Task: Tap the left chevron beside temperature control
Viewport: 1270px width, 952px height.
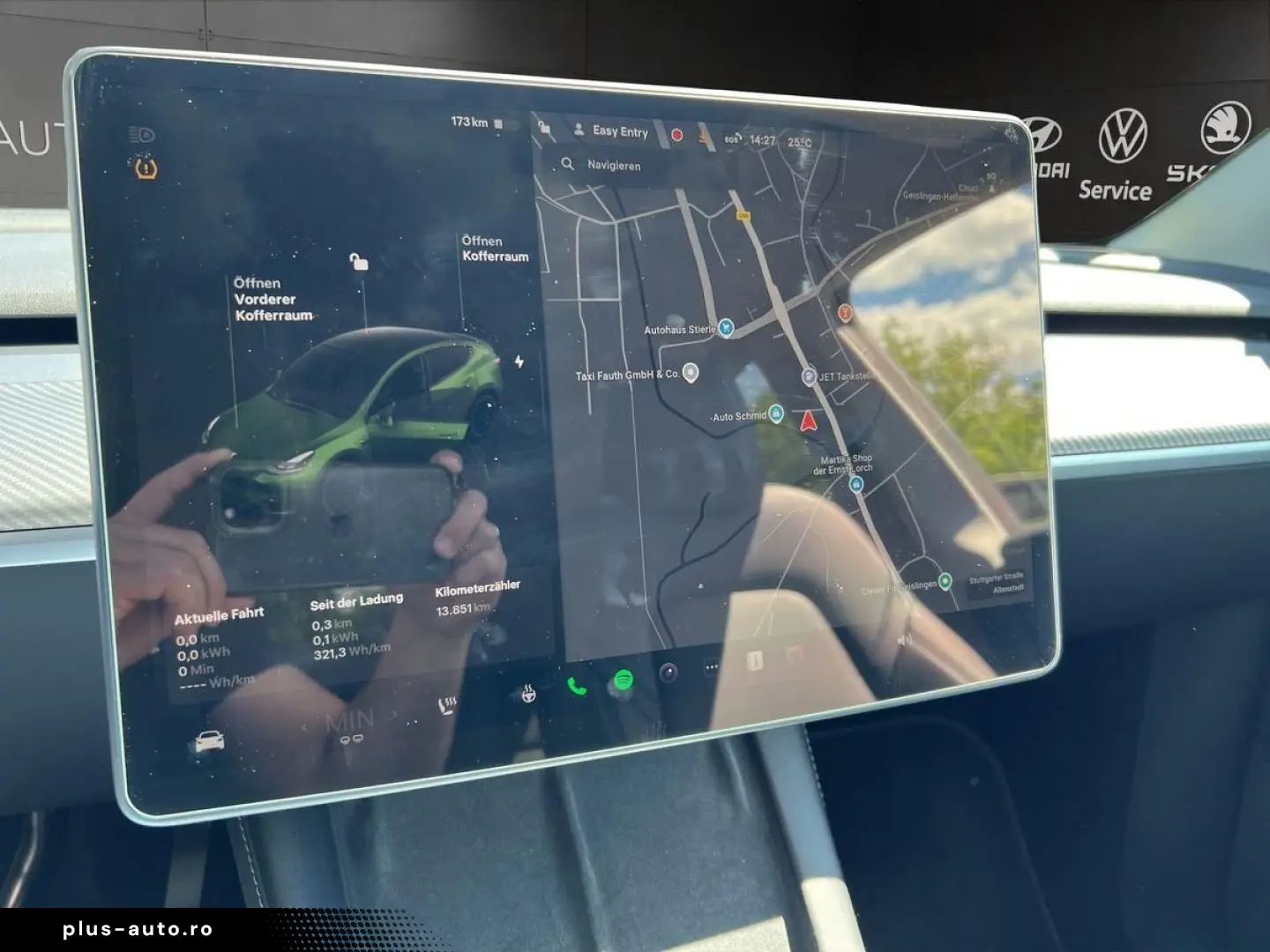Action: pyautogui.click(x=306, y=724)
